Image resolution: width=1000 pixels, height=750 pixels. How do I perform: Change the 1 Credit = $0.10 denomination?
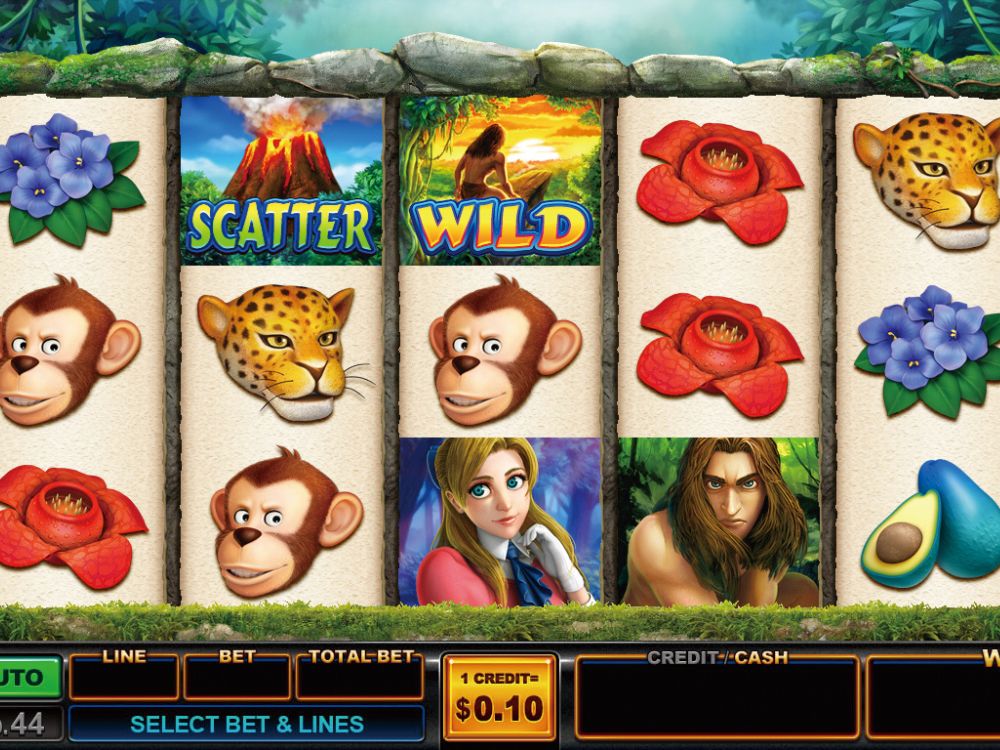pos(499,698)
